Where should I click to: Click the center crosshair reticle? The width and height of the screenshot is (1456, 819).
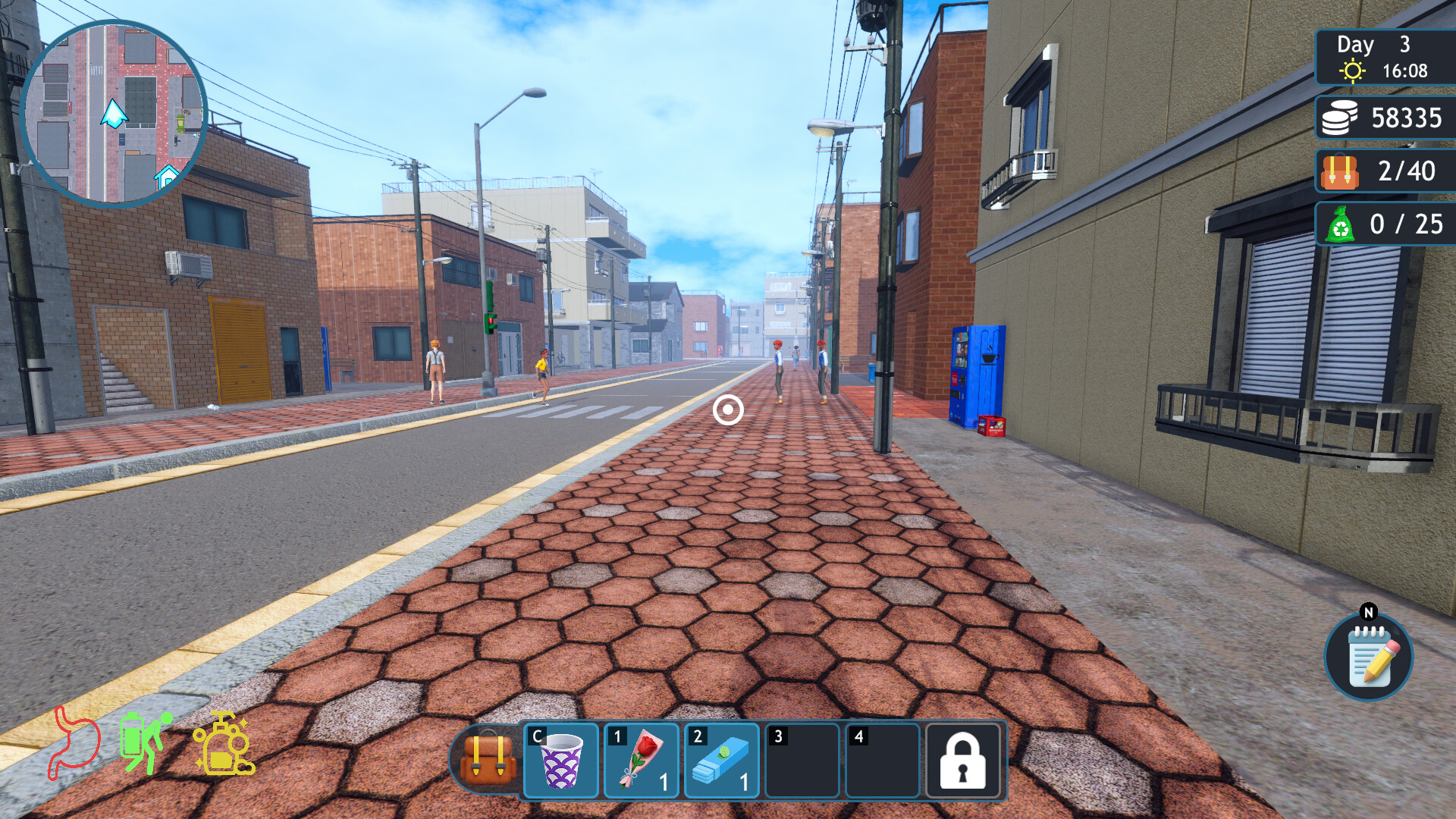[x=727, y=410]
